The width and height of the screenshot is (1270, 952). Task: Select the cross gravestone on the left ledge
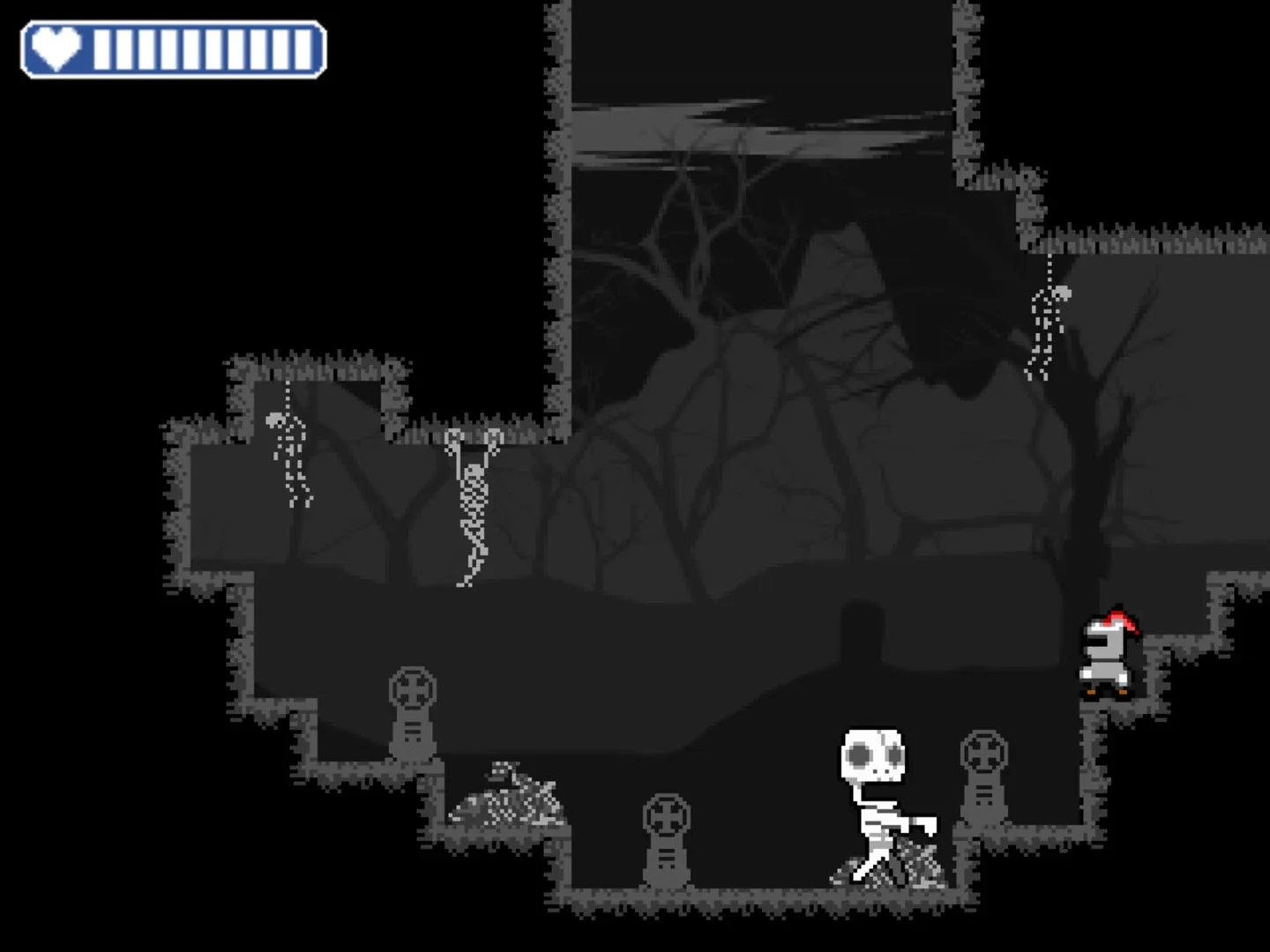point(414,714)
